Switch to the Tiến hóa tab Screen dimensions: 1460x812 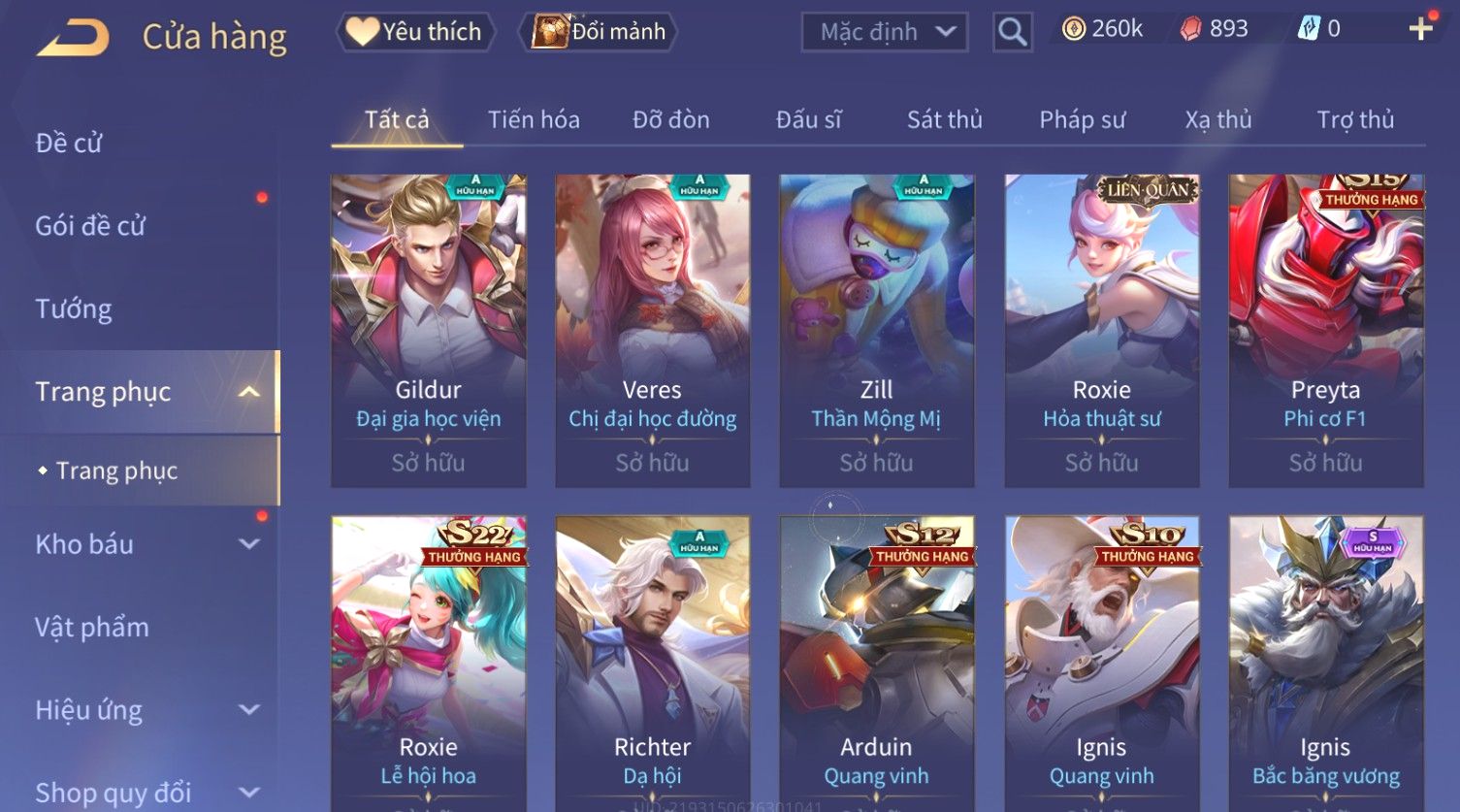click(534, 120)
